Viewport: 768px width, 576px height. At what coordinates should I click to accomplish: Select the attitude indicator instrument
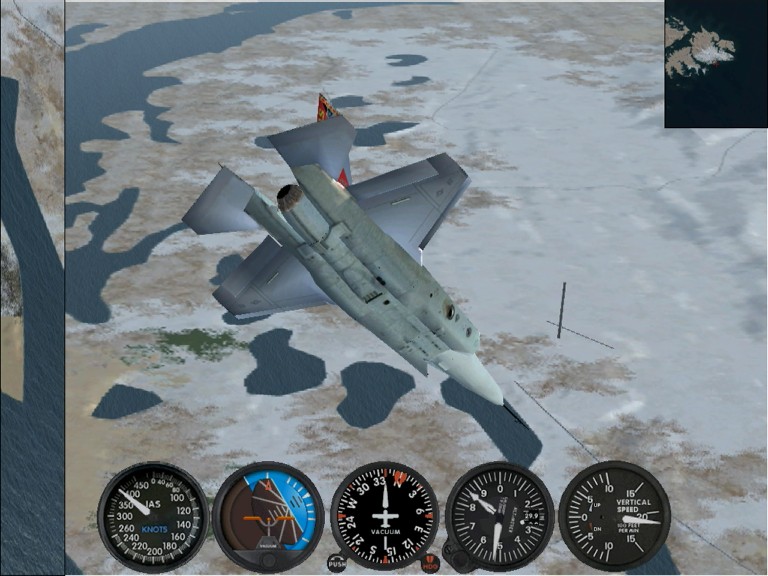click(268, 516)
